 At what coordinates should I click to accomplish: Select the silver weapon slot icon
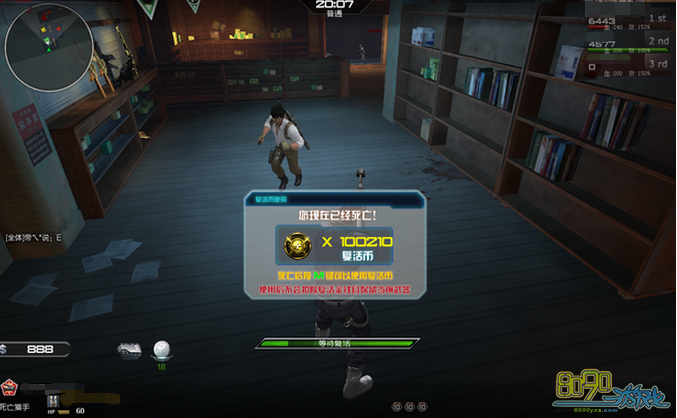(x=129, y=349)
